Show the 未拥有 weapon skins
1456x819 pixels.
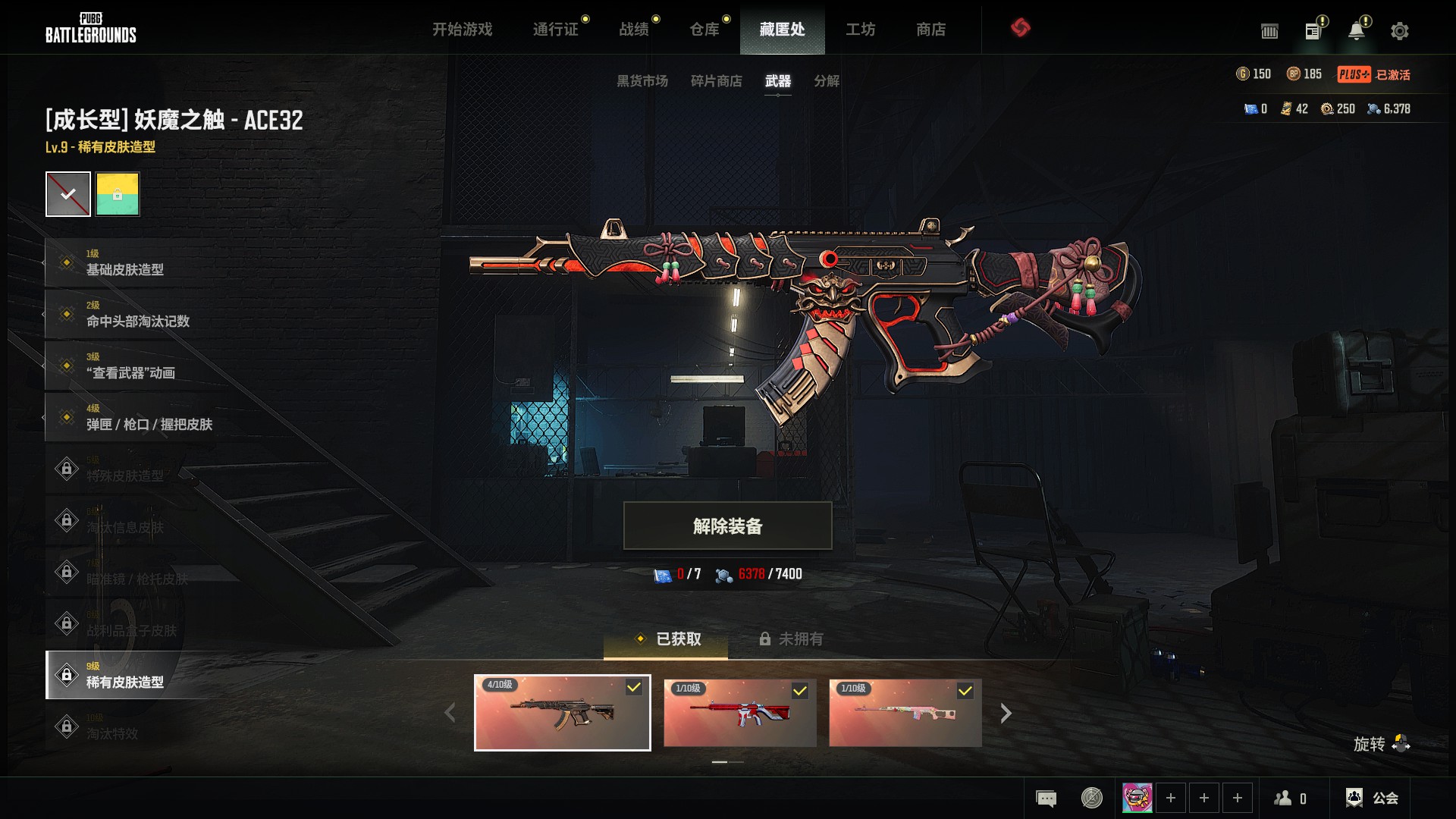click(791, 639)
